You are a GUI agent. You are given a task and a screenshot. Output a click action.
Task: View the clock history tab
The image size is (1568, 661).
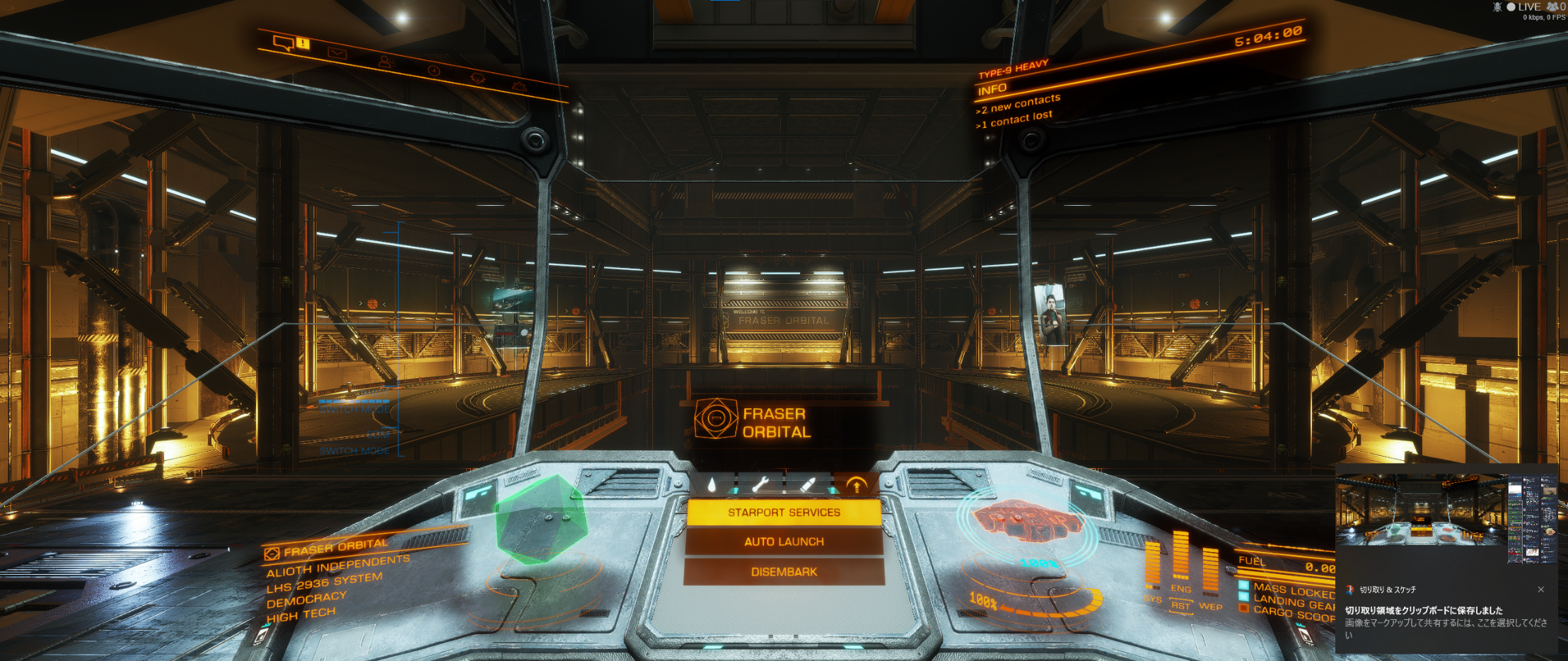click(x=434, y=70)
